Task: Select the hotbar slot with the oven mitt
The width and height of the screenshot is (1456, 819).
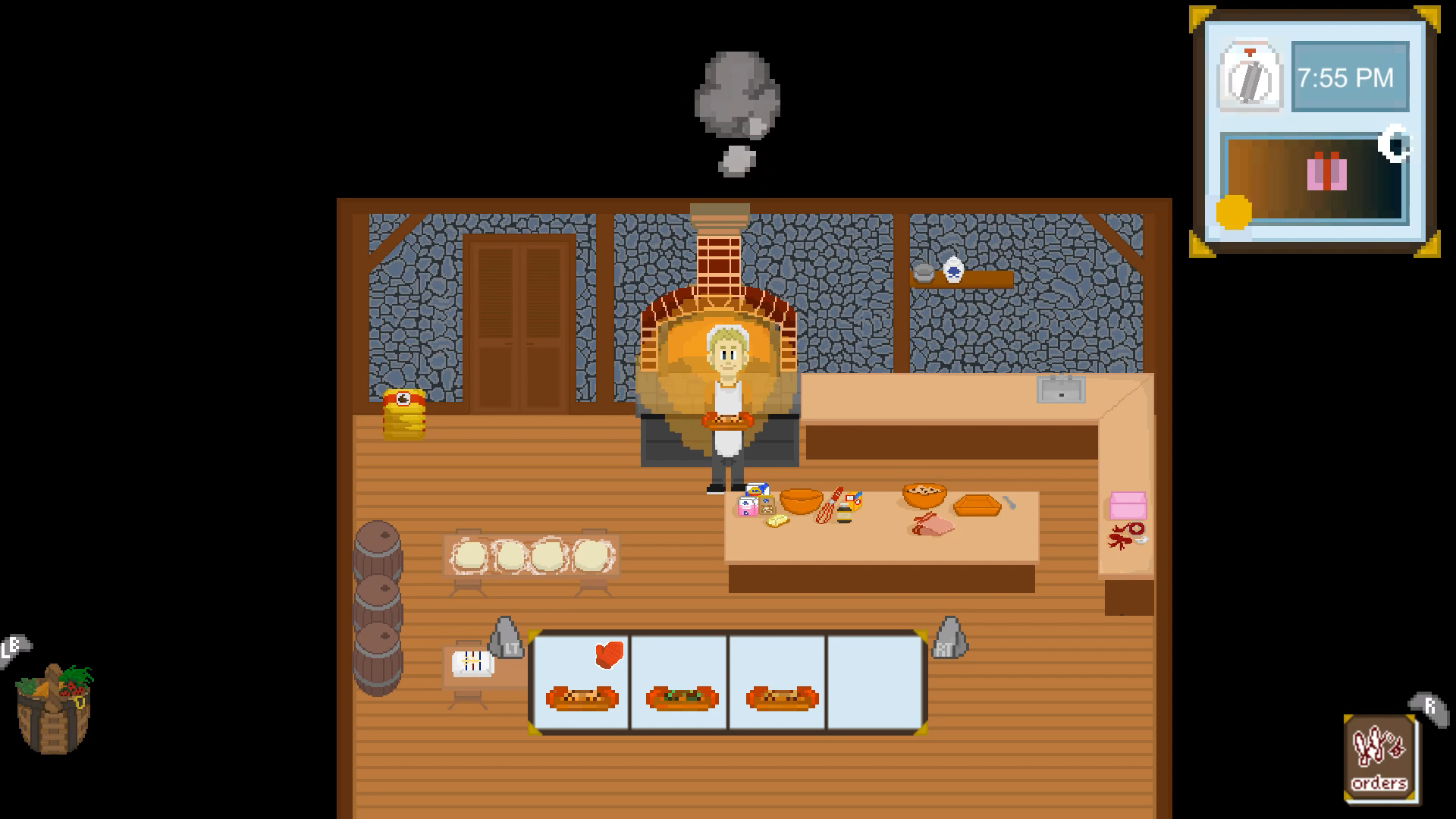Action: [x=582, y=682]
